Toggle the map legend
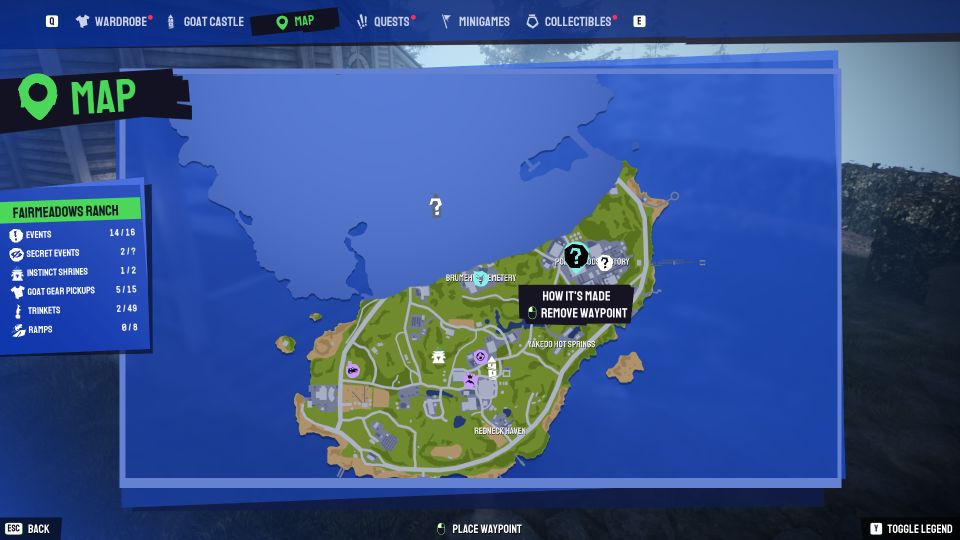 coord(908,528)
